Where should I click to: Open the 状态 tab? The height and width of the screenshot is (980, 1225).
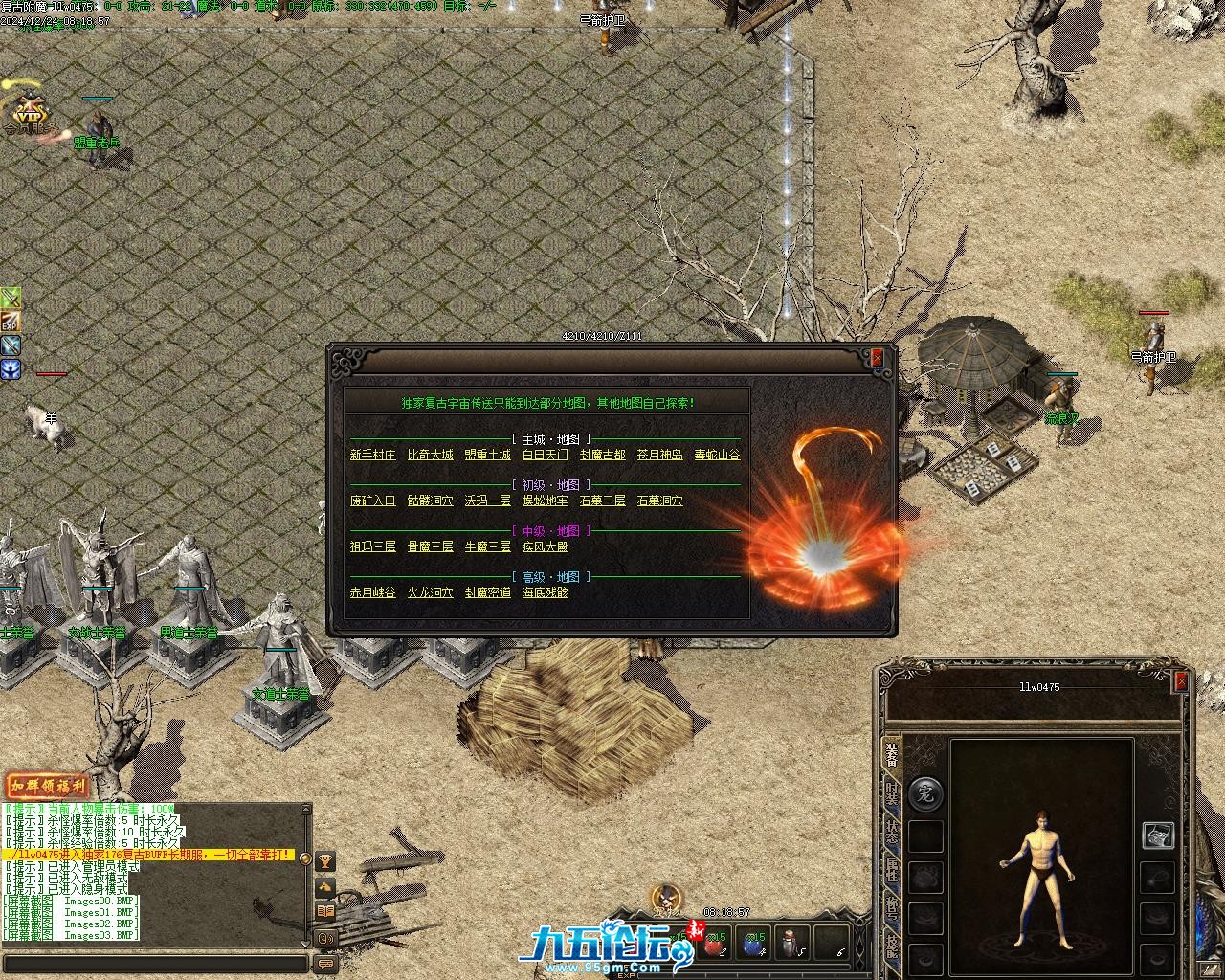pyautogui.click(x=891, y=831)
